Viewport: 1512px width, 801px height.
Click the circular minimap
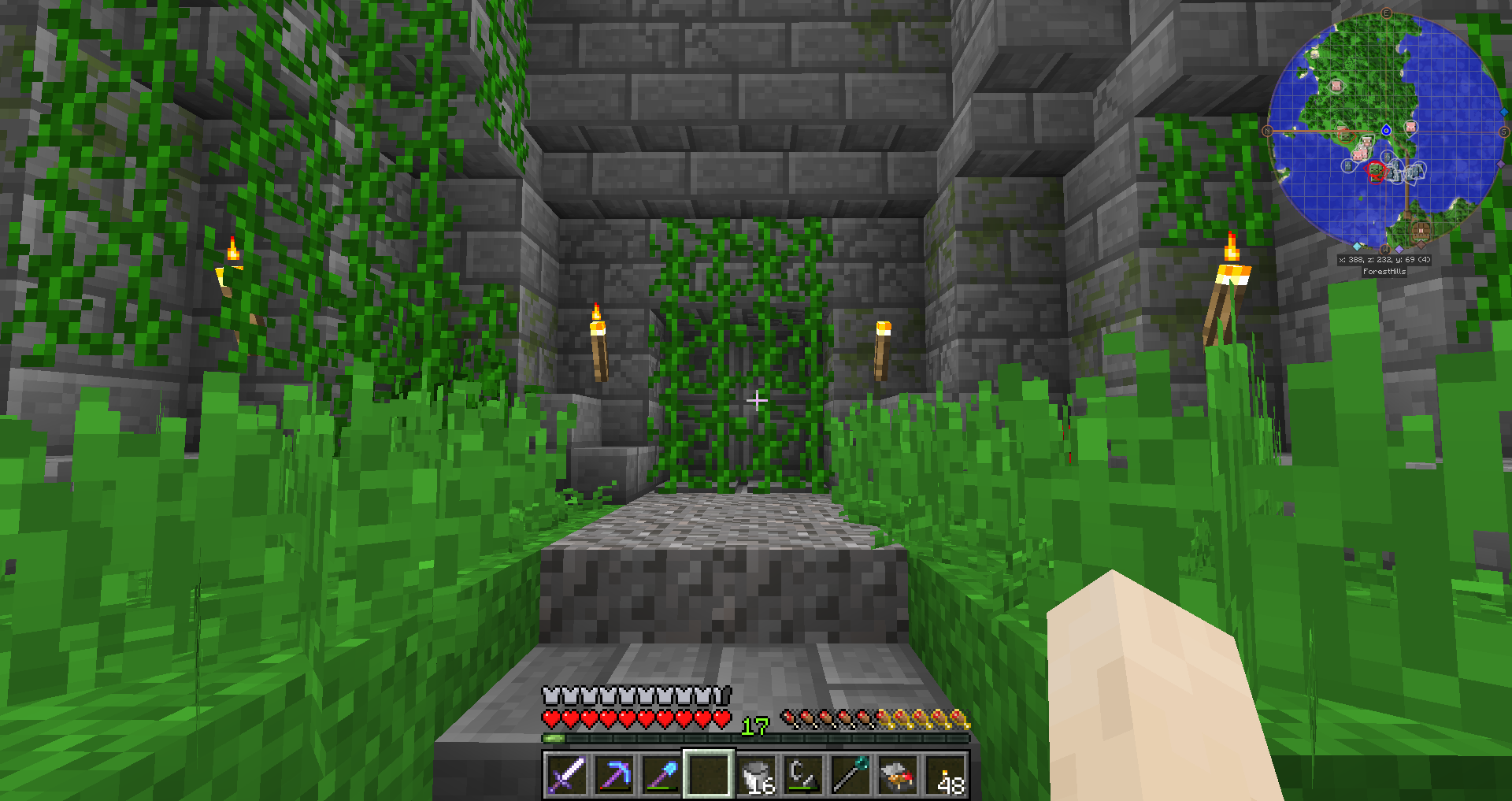pyautogui.click(x=1386, y=131)
